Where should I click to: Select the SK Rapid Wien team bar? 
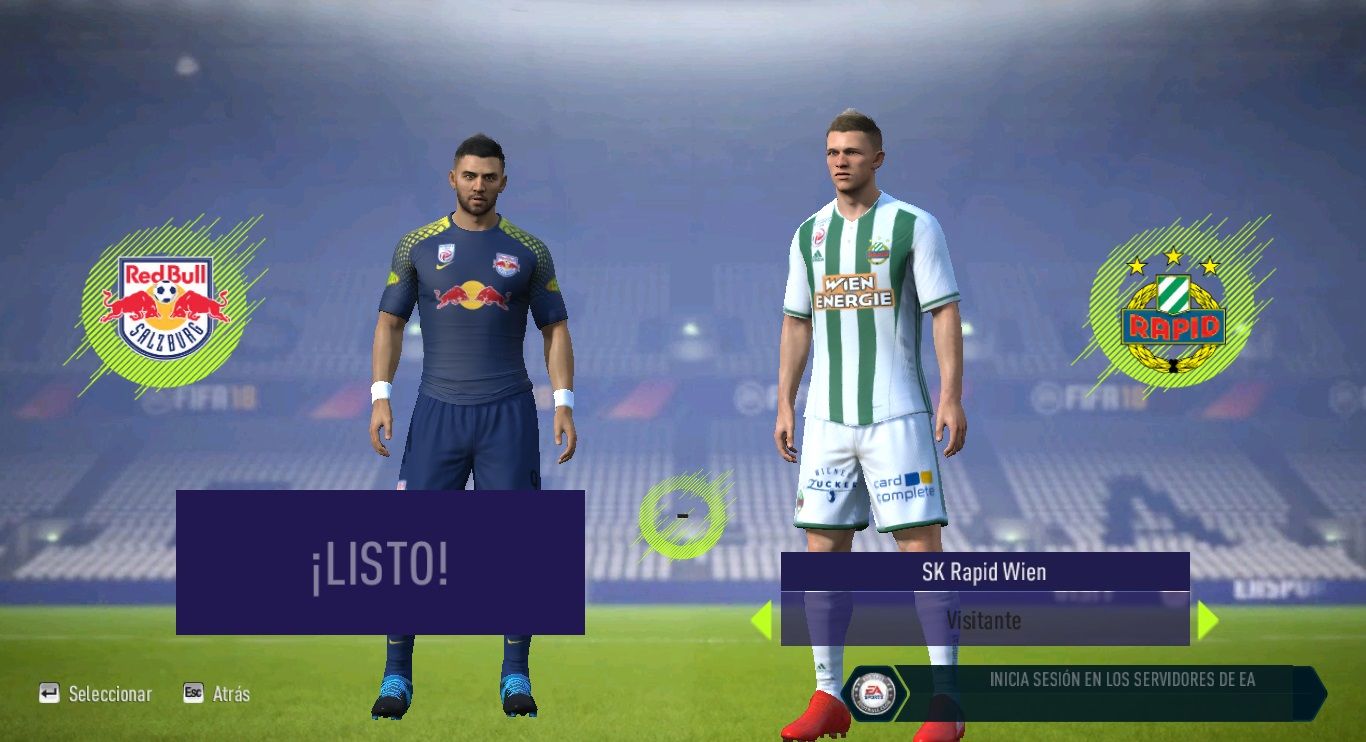984,572
